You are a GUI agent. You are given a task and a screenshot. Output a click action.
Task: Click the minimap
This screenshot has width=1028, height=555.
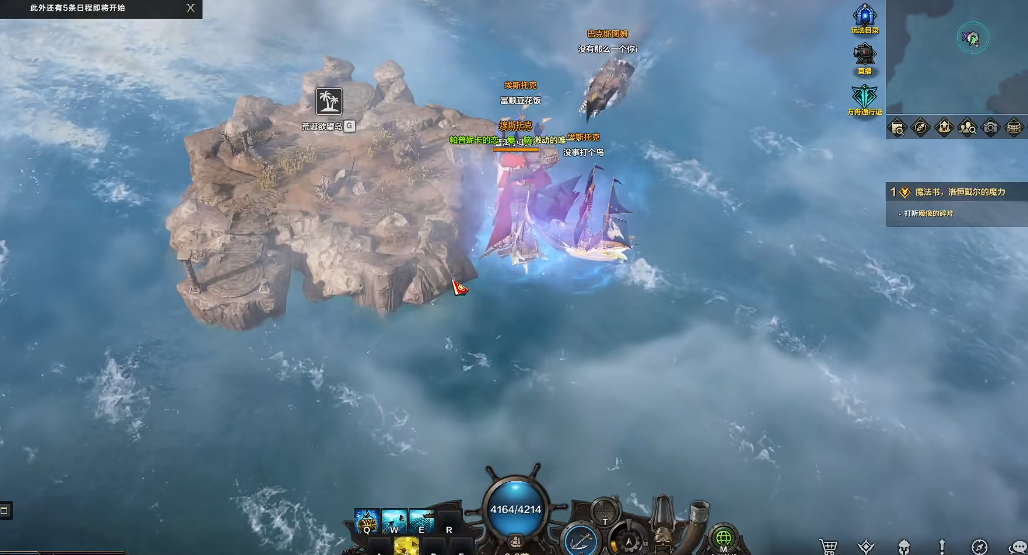pos(958,56)
